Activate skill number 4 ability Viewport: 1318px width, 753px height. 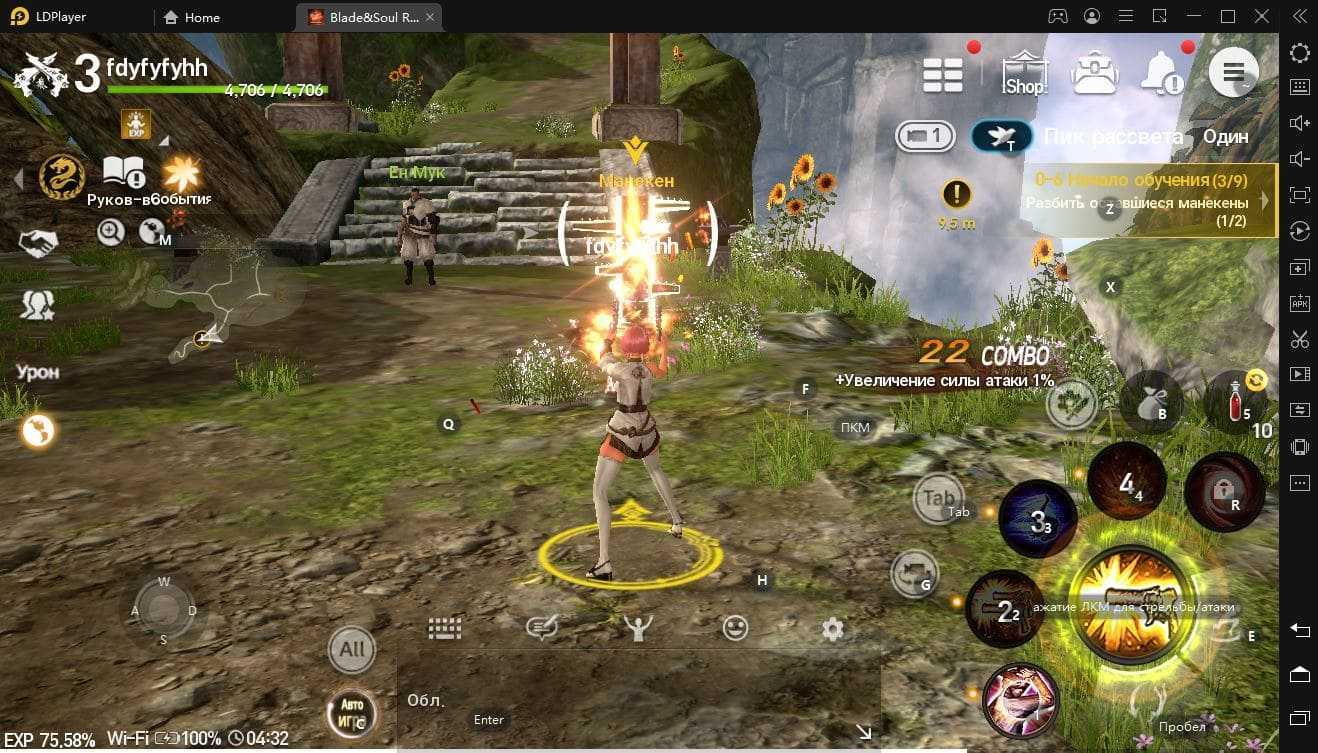coord(1127,483)
